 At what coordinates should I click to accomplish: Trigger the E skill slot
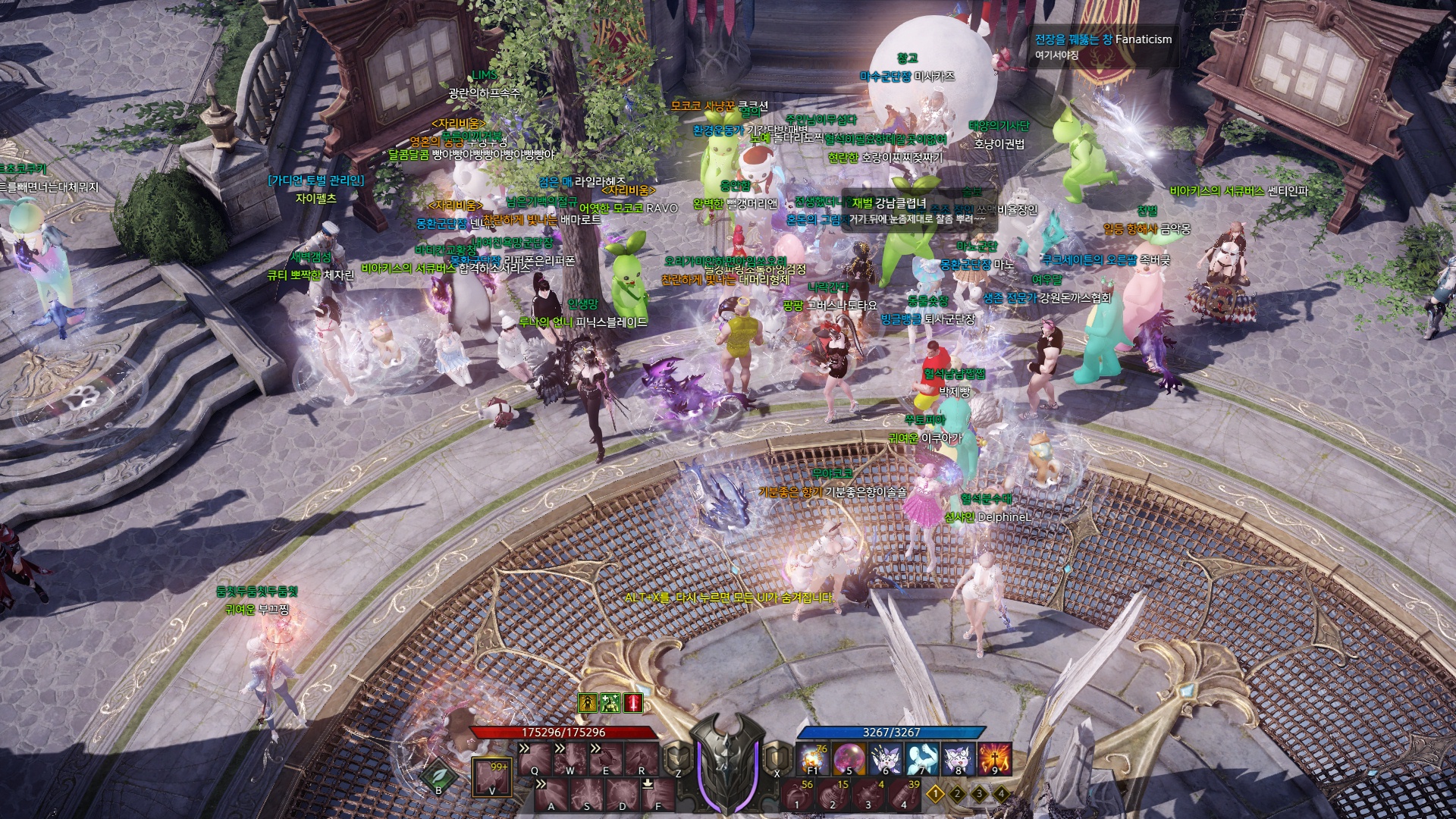pos(606,758)
